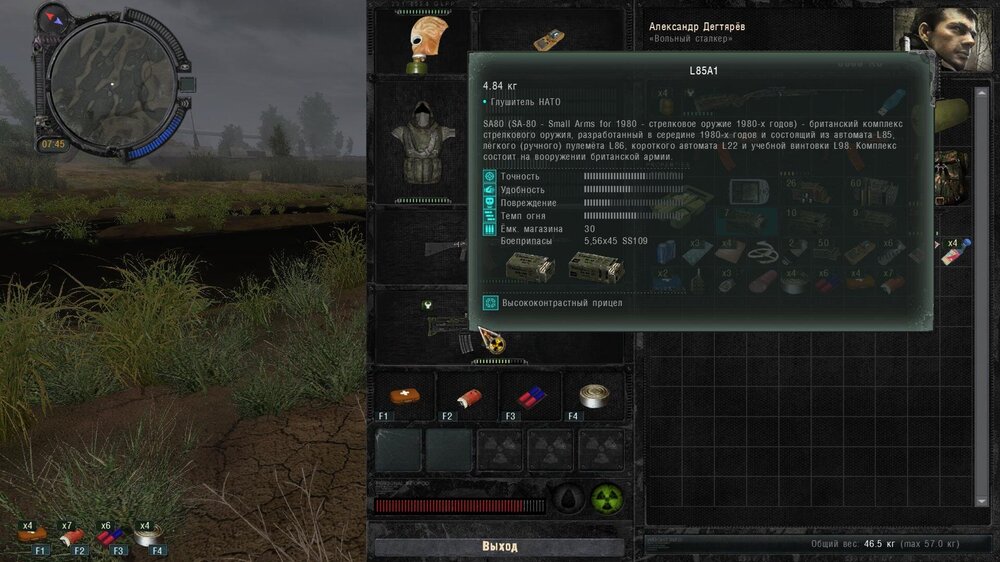Click the green radiation symbol button
This screenshot has height=562, width=1000.
[606, 497]
